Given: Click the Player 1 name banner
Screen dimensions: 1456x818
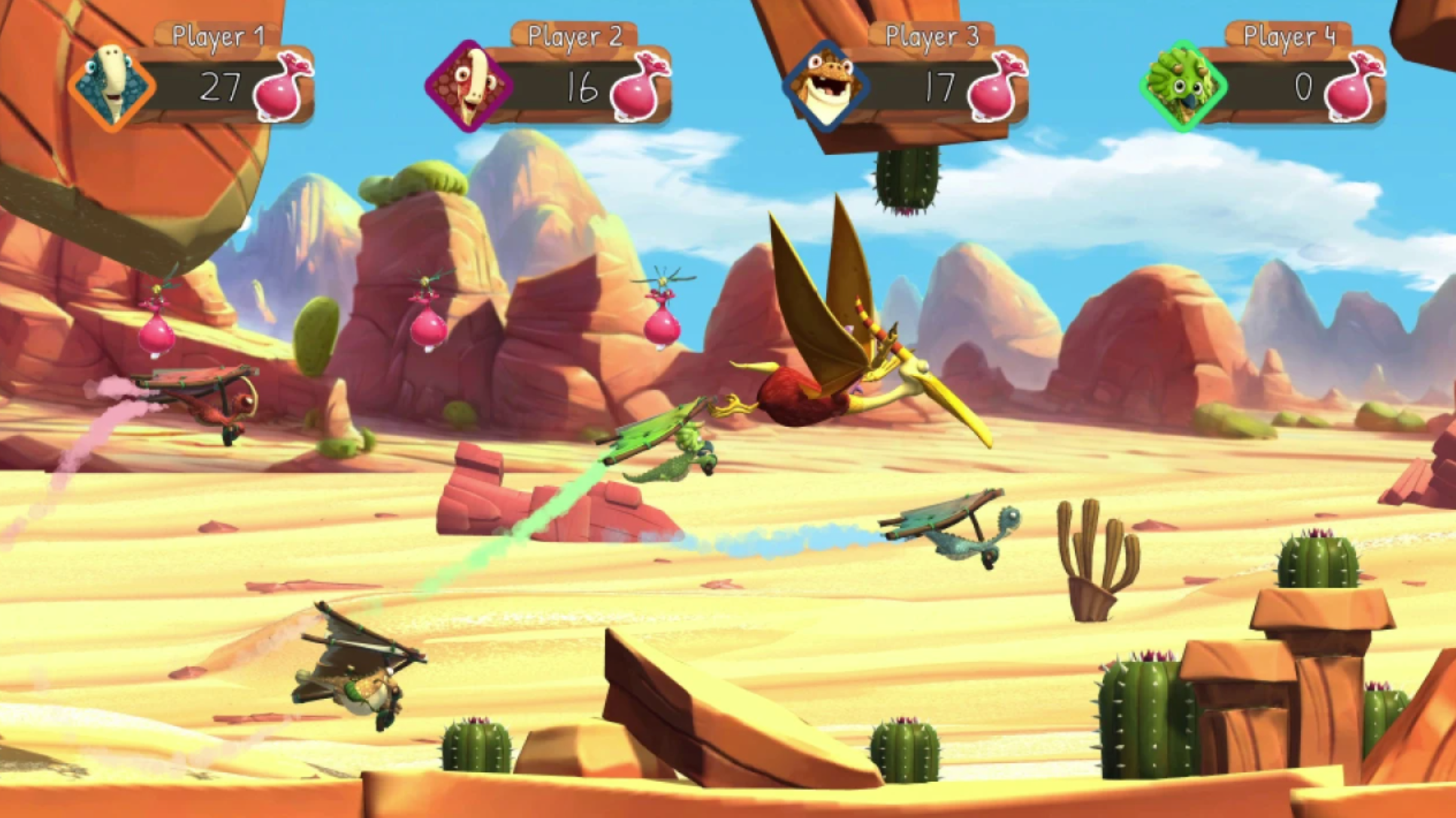Looking at the screenshot, I should (x=218, y=33).
